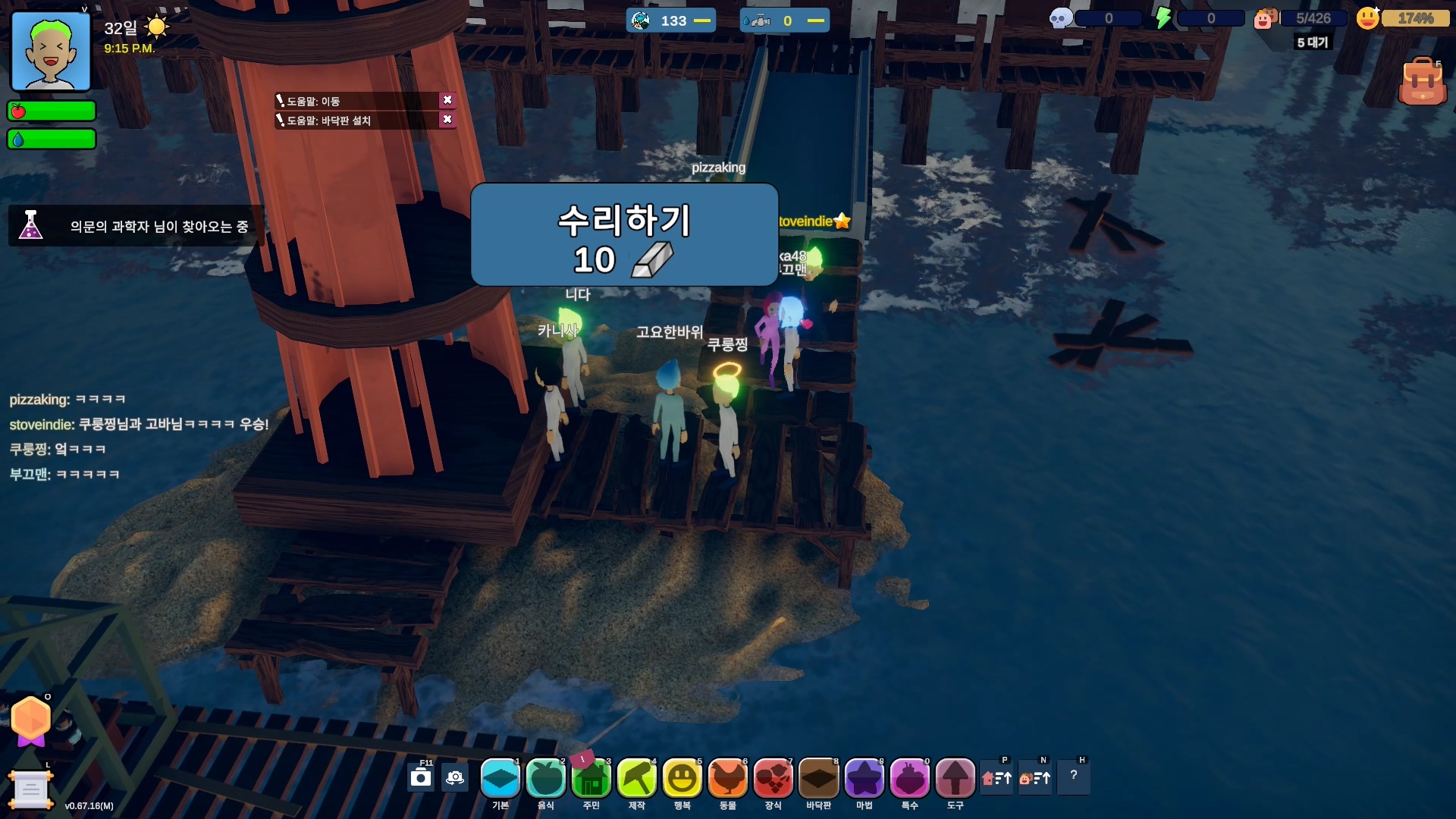Close the 도움말: 이동 help tip
The width and height of the screenshot is (1456, 819).
click(x=447, y=100)
